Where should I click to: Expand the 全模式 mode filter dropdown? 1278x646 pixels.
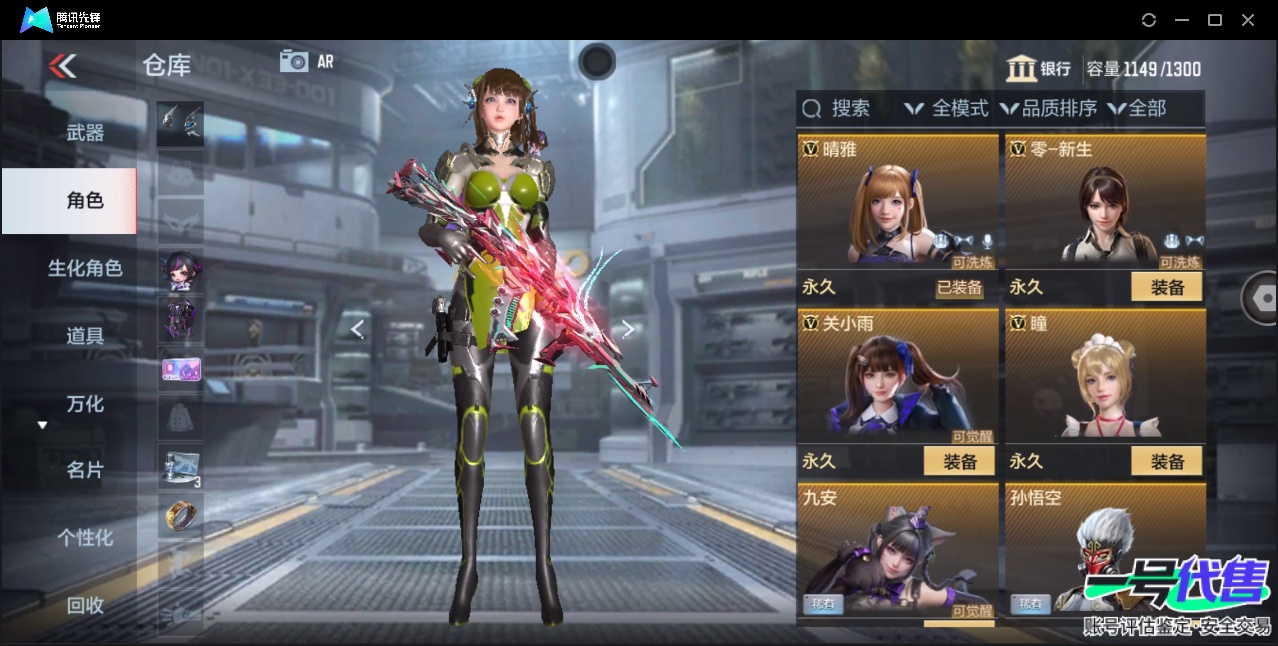point(947,108)
